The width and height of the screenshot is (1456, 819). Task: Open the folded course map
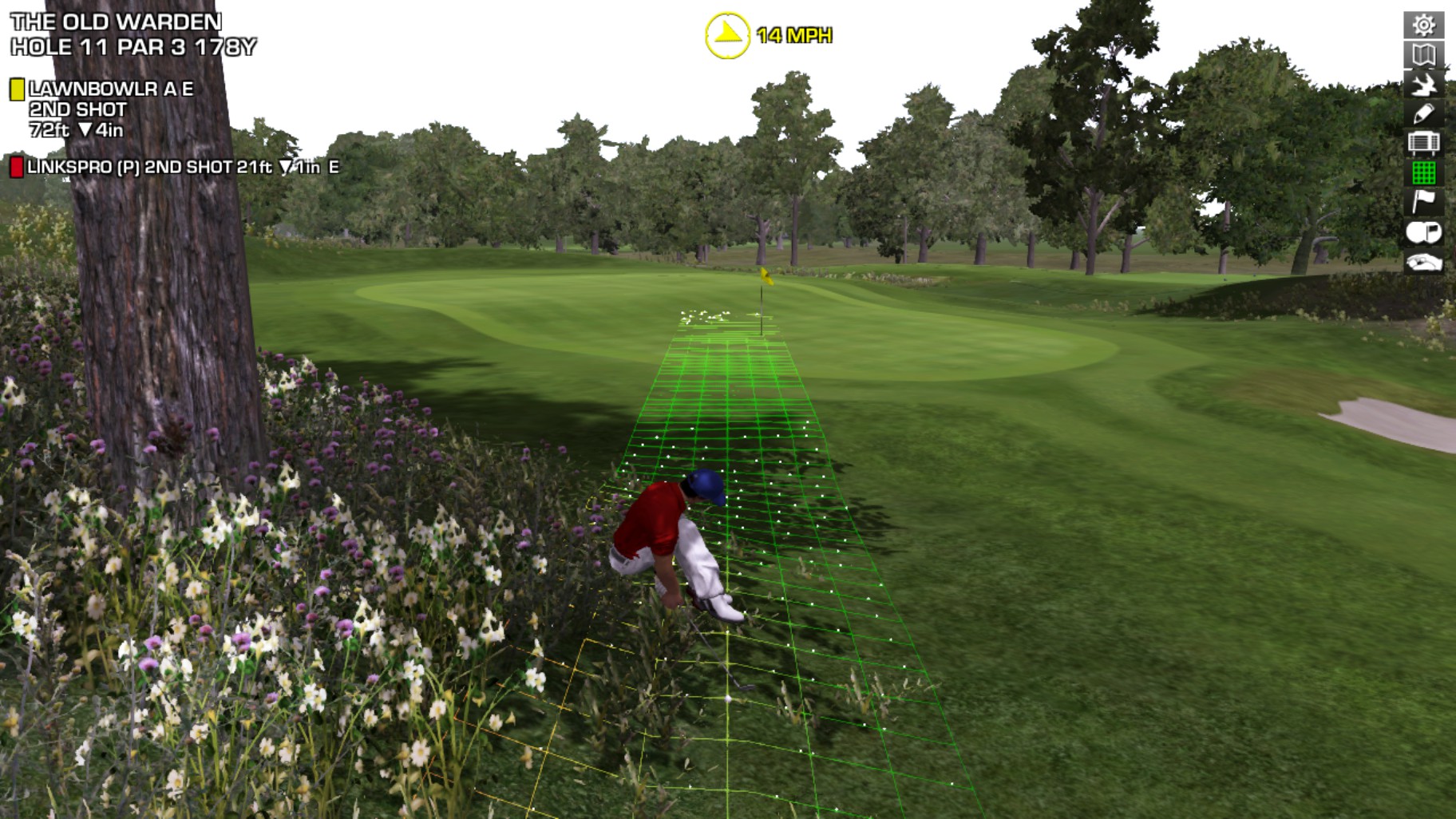point(1423,54)
